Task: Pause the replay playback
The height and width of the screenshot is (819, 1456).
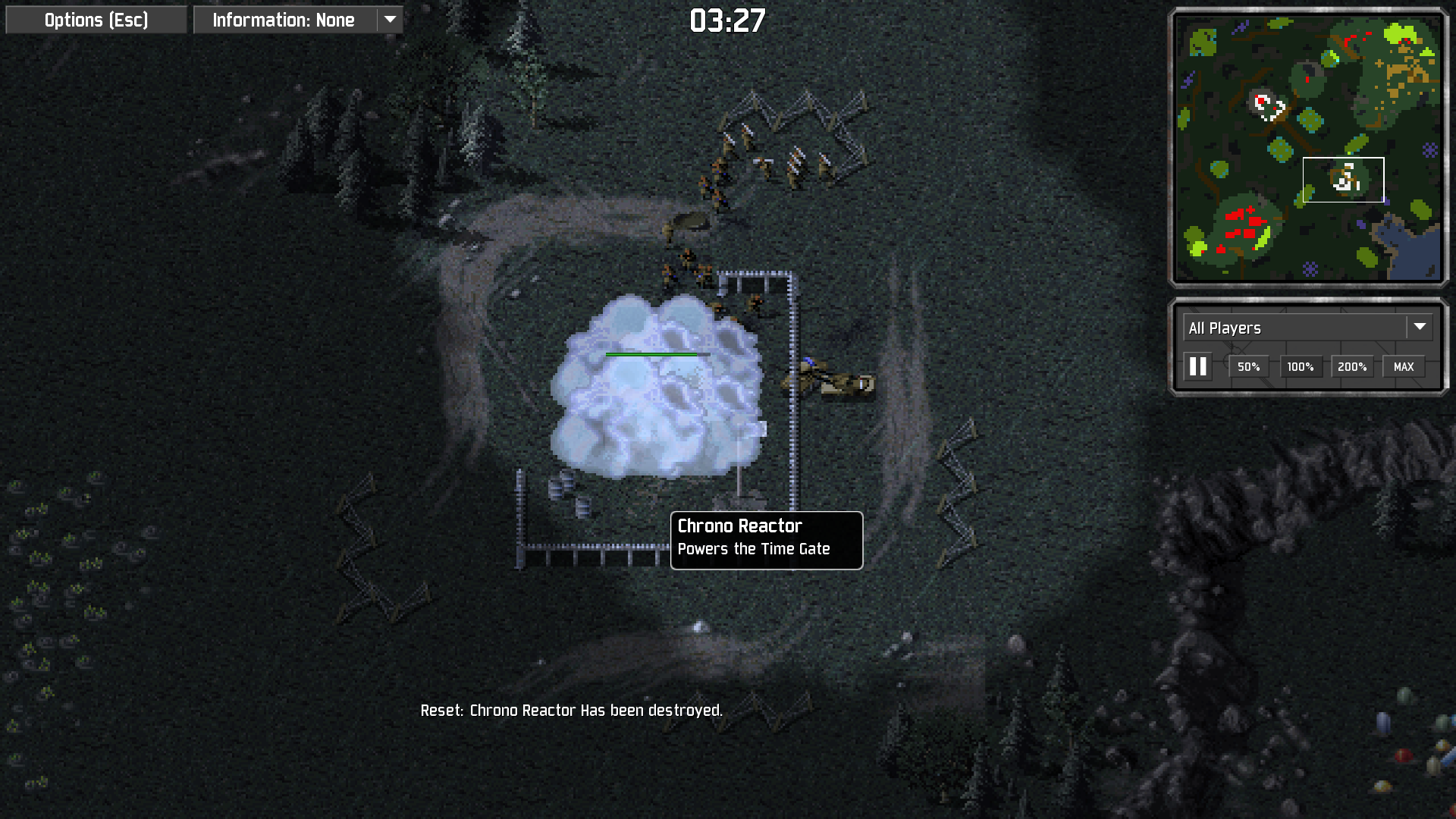Action: point(1198,367)
